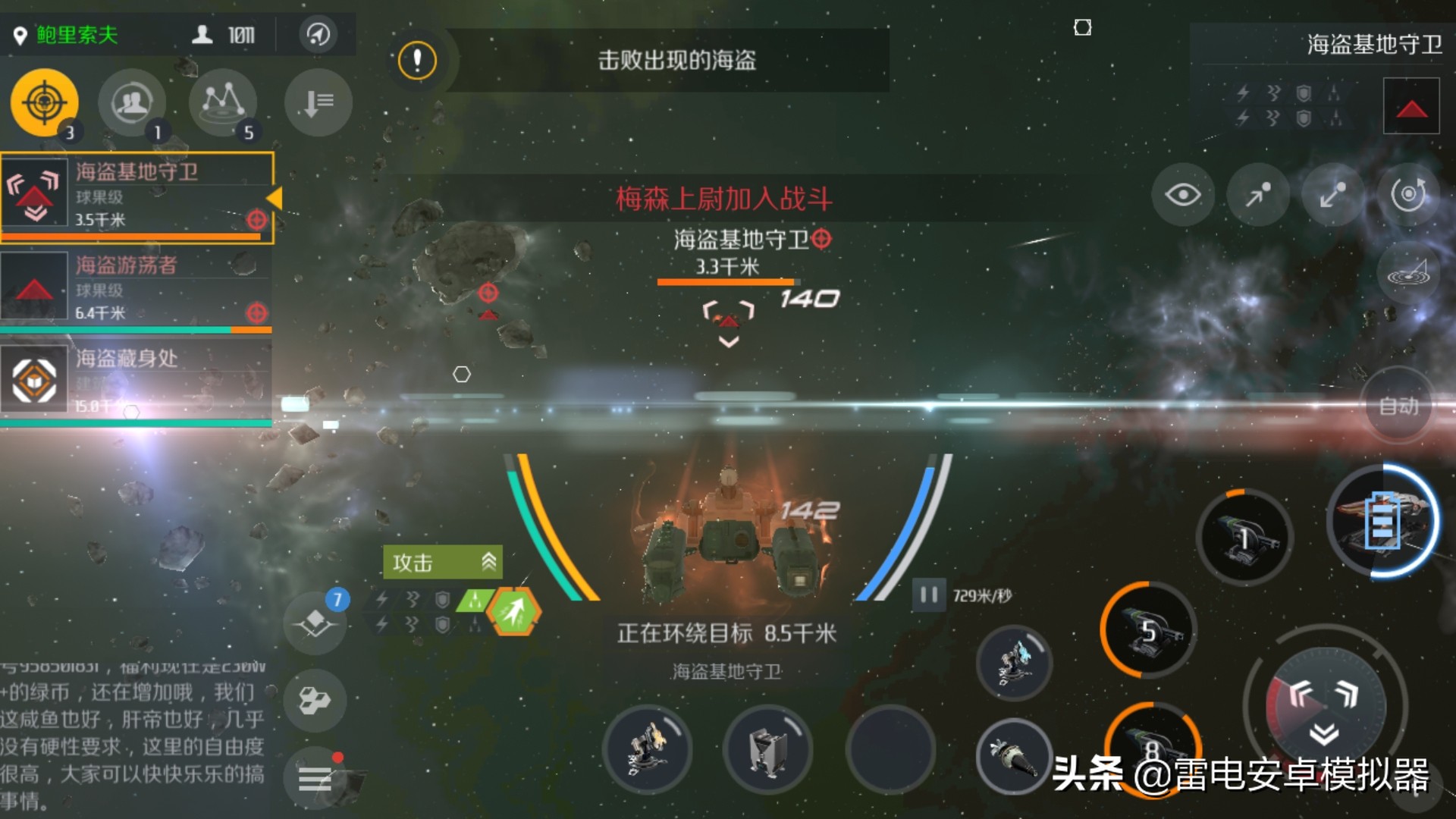Select the 海盗游荡者 target entry
This screenshot has width=1456, height=819.
coord(136,288)
